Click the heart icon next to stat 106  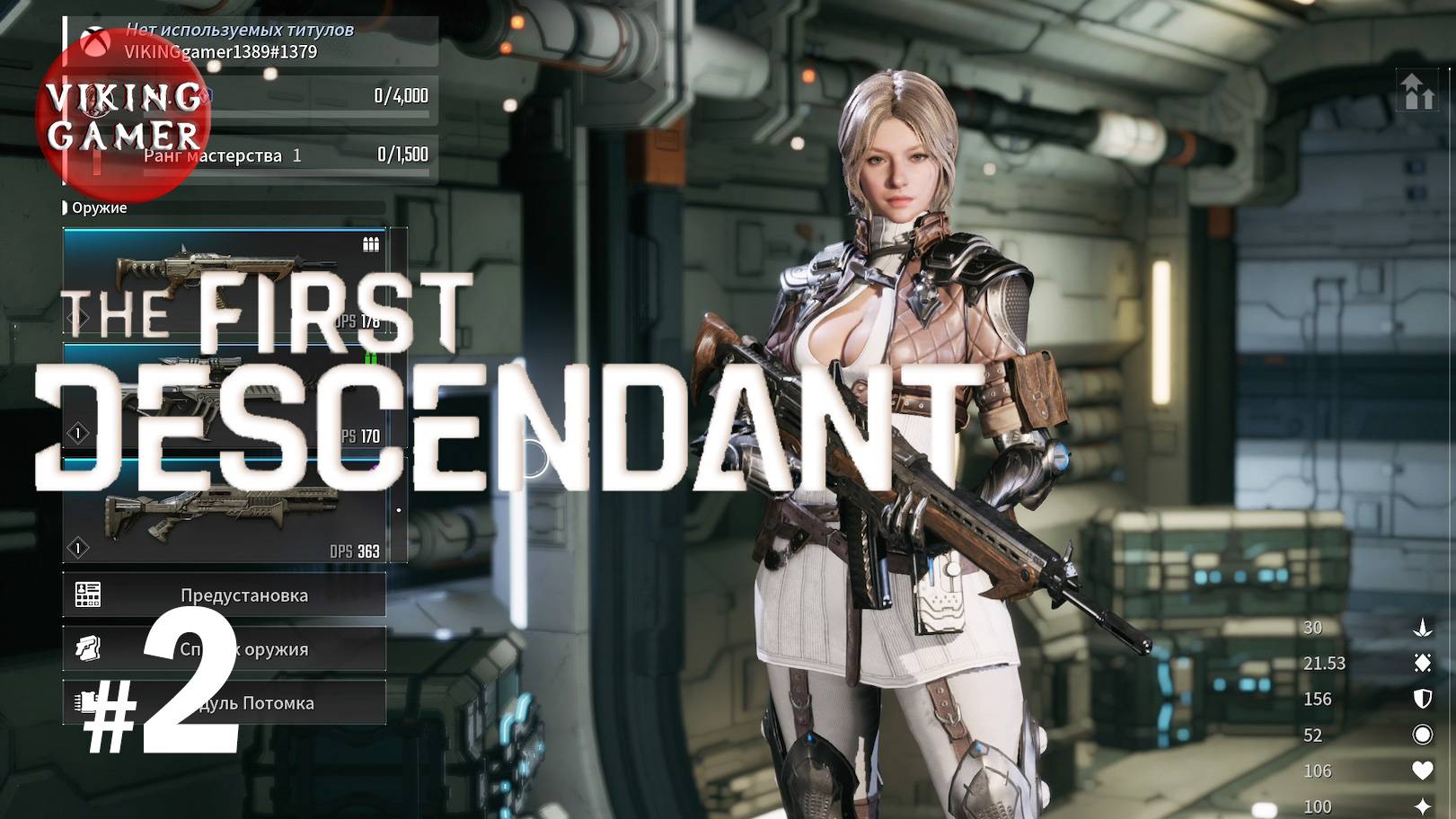coord(1423,771)
